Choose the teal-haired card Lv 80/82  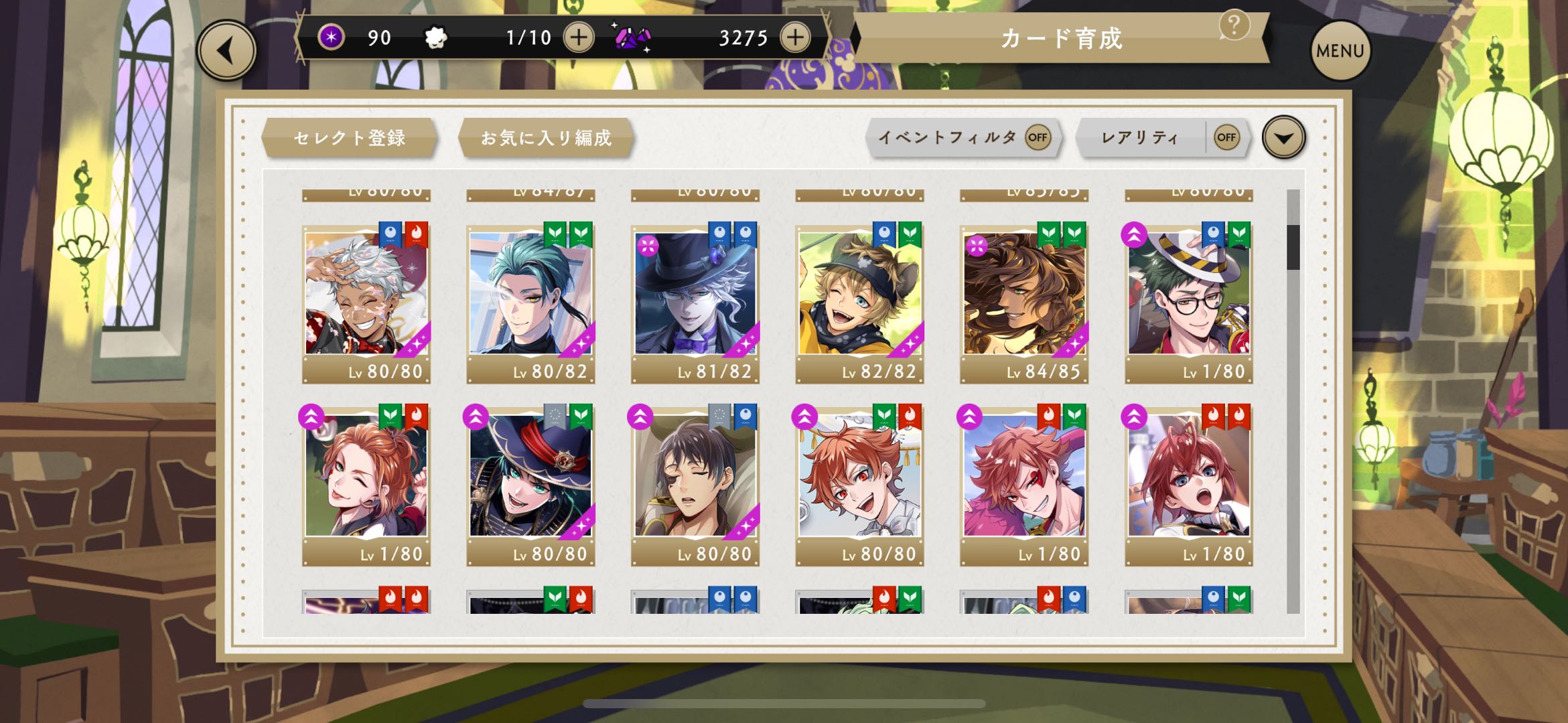pyautogui.click(x=530, y=295)
